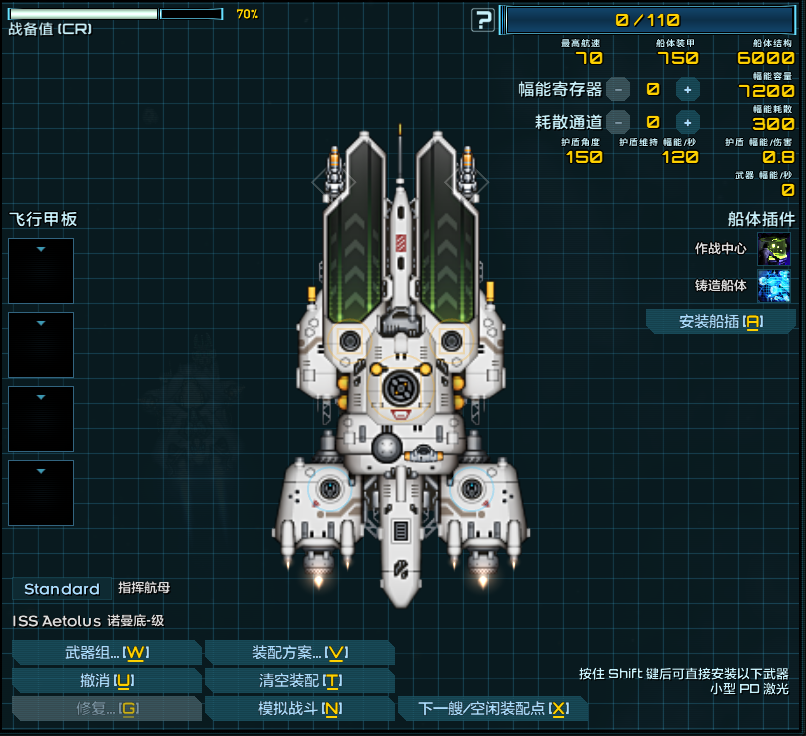Open the 装配方案 loadout variants list
This screenshot has width=806, height=736.
pyautogui.click(x=299, y=653)
